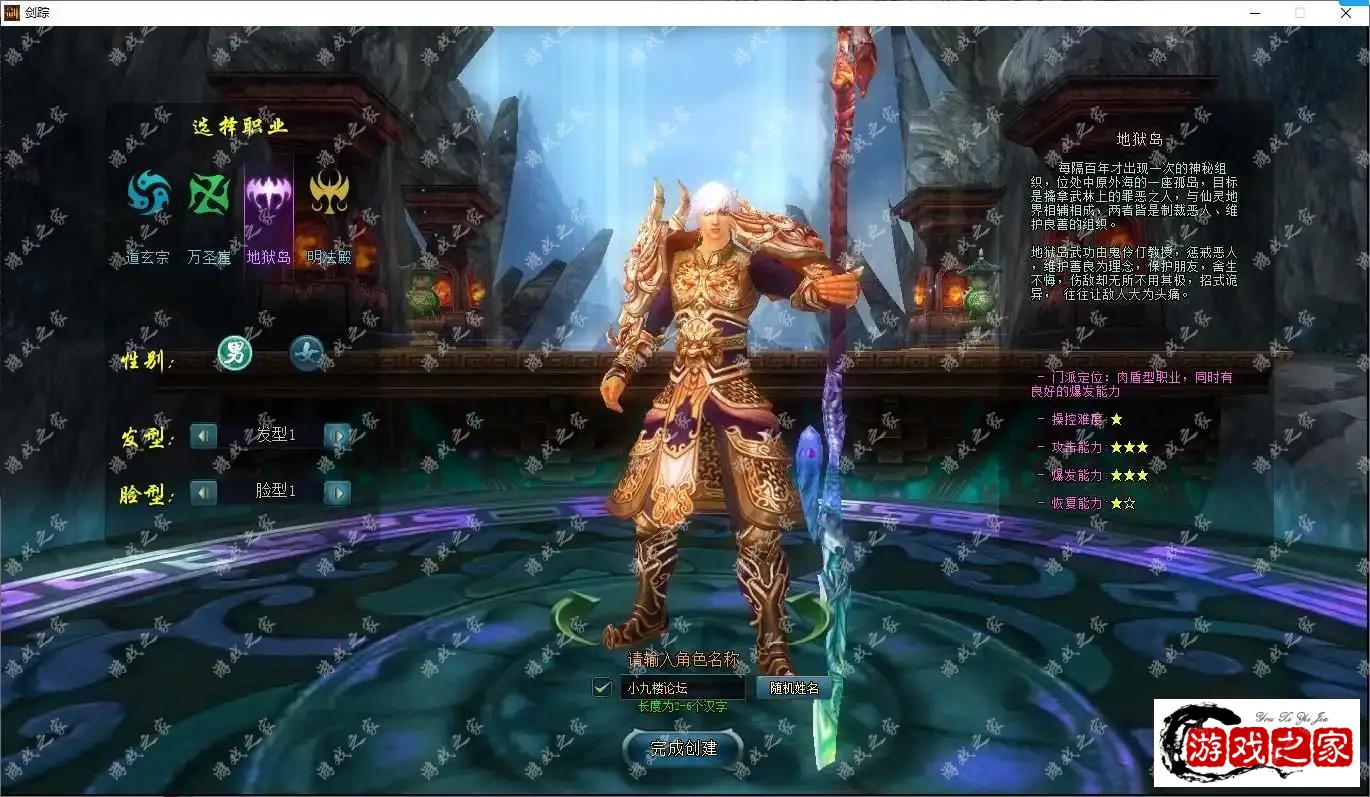Rotate character with right green arrow
Viewport: 1370px width, 797px height.
coord(805,615)
